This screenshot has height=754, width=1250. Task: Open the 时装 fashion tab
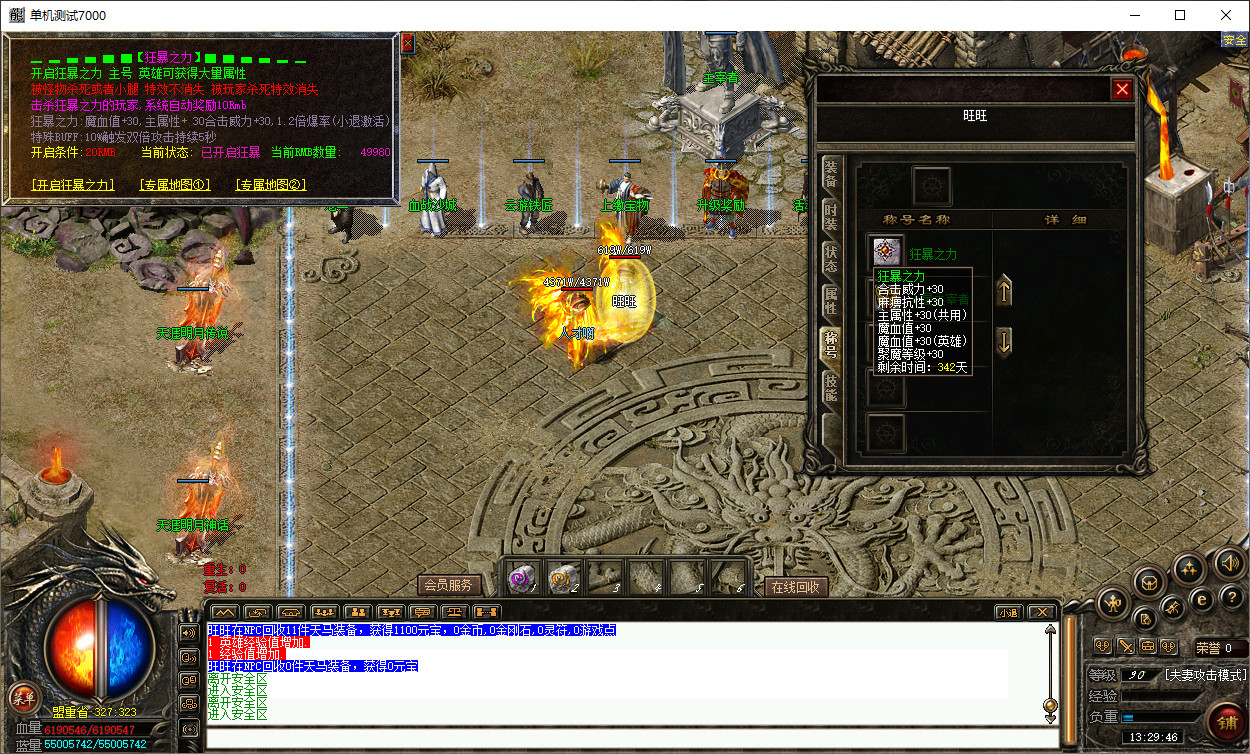[x=830, y=218]
